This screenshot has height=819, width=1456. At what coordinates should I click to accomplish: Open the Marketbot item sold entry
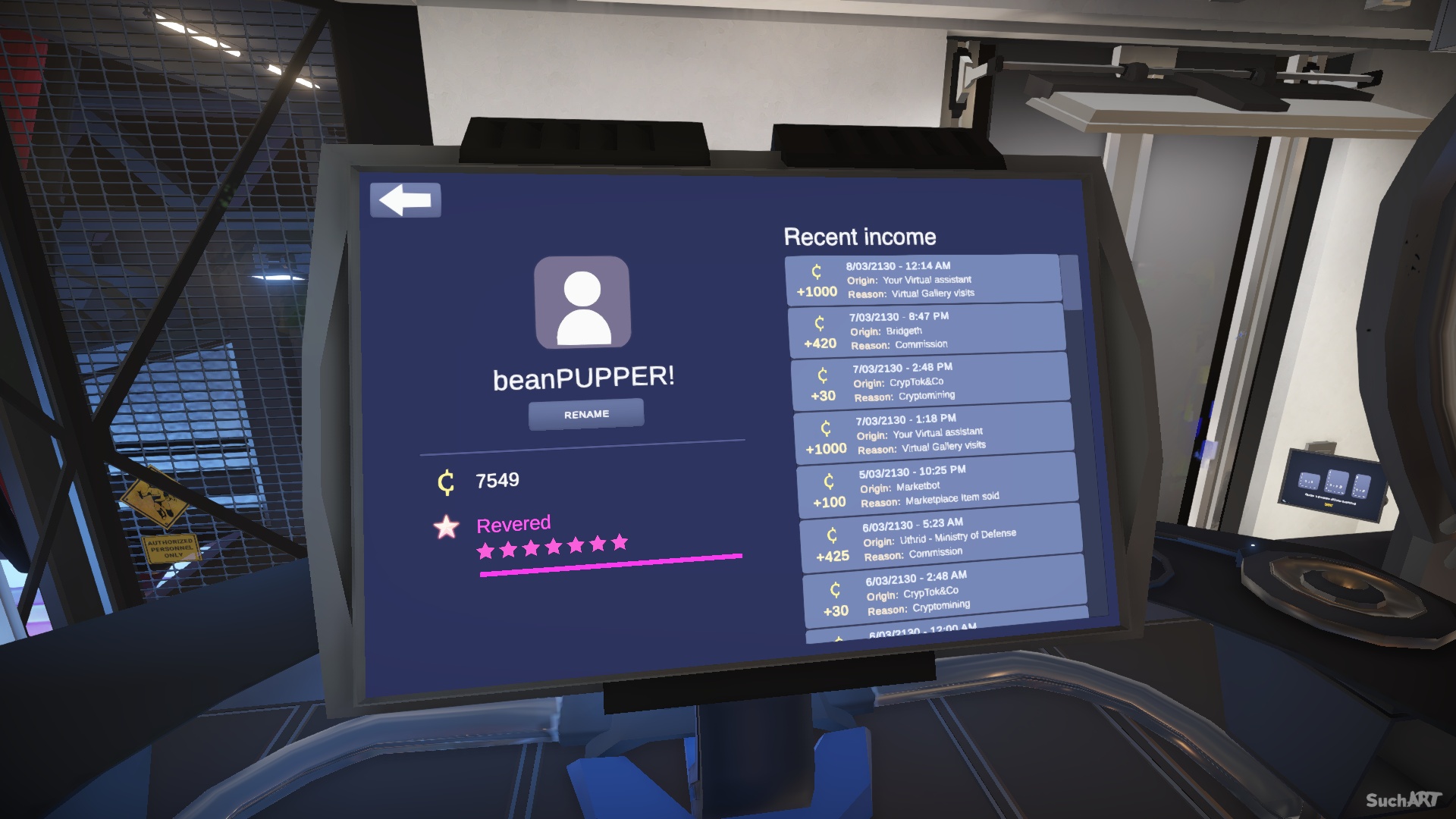tap(937, 485)
